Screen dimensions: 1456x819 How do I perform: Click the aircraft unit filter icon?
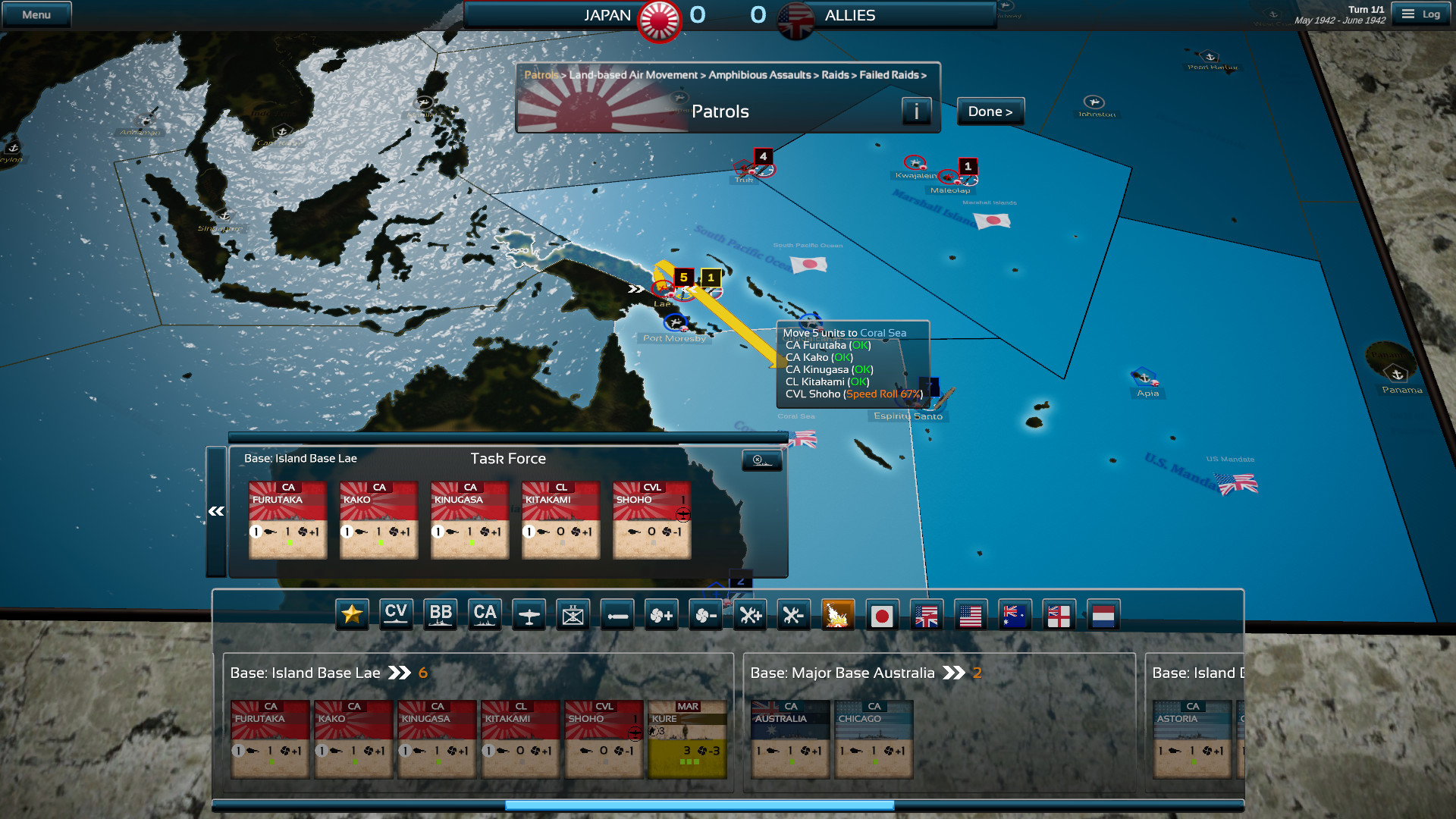pyautogui.click(x=529, y=615)
